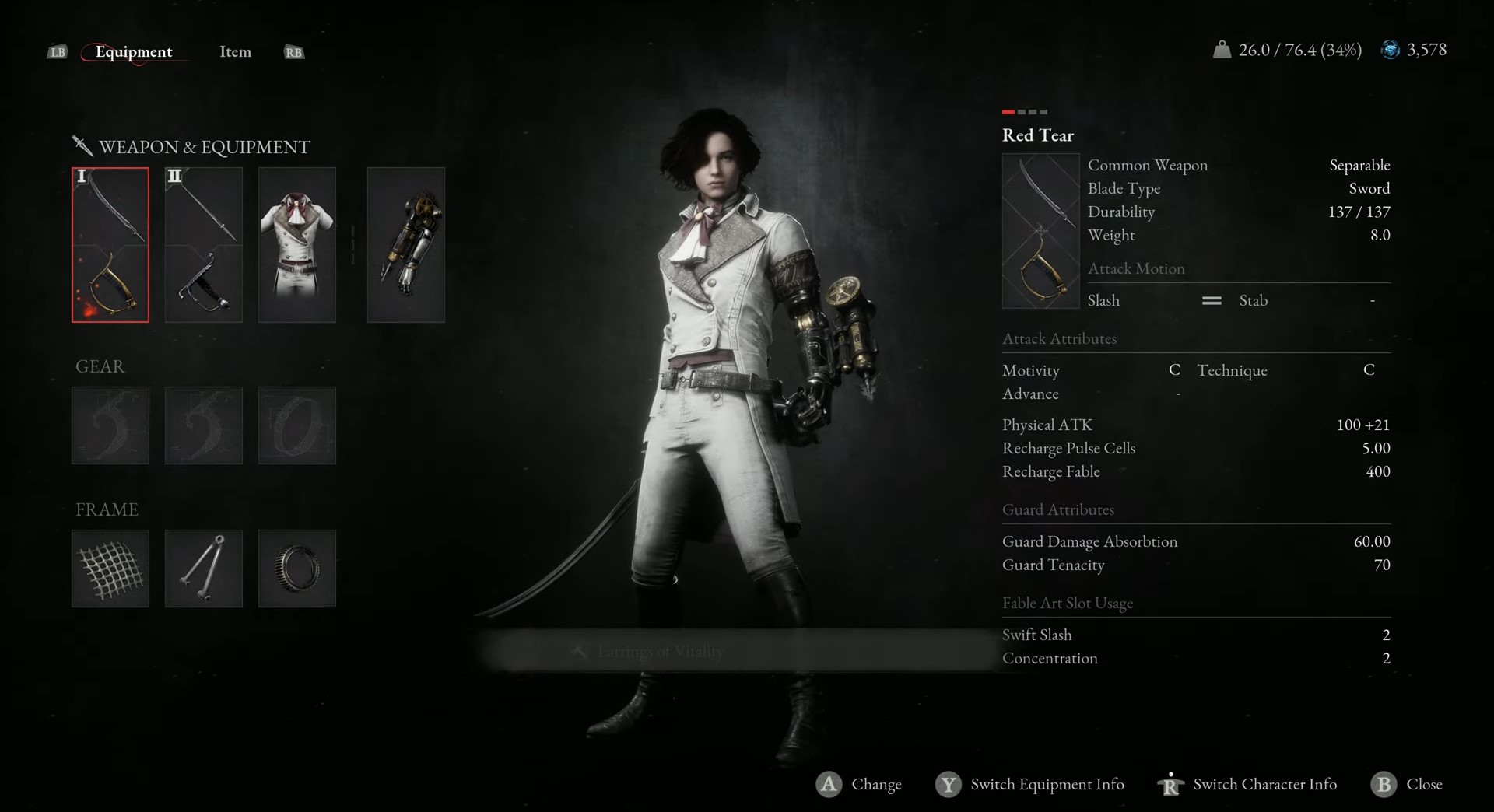Viewport: 1494px width, 812px height.
Task: Close the equipment menu
Action: point(1408,784)
